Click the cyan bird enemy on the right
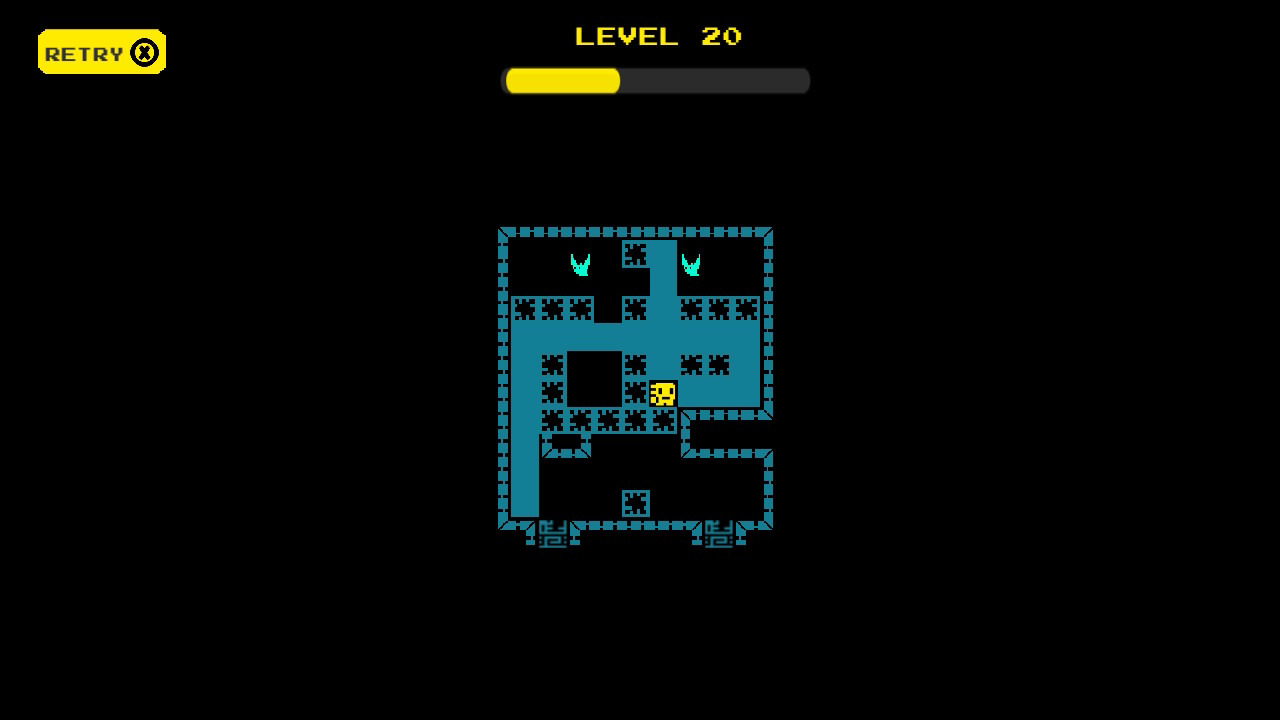This screenshot has height=720, width=1280. point(692,264)
